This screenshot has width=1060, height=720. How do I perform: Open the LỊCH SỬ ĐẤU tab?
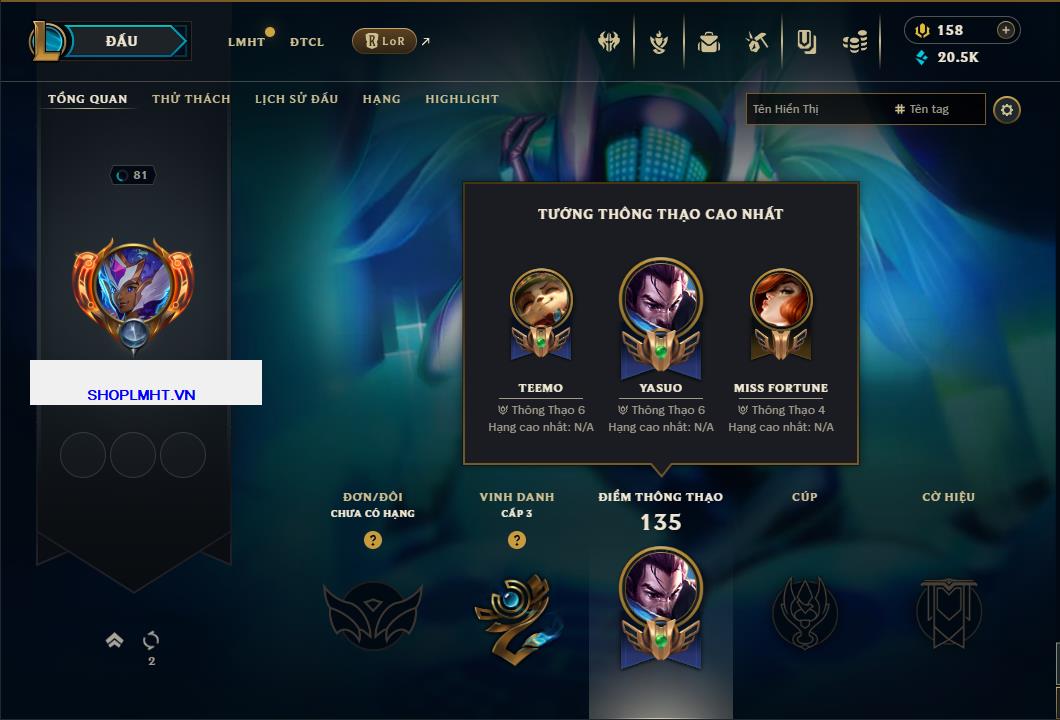coord(296,99)
